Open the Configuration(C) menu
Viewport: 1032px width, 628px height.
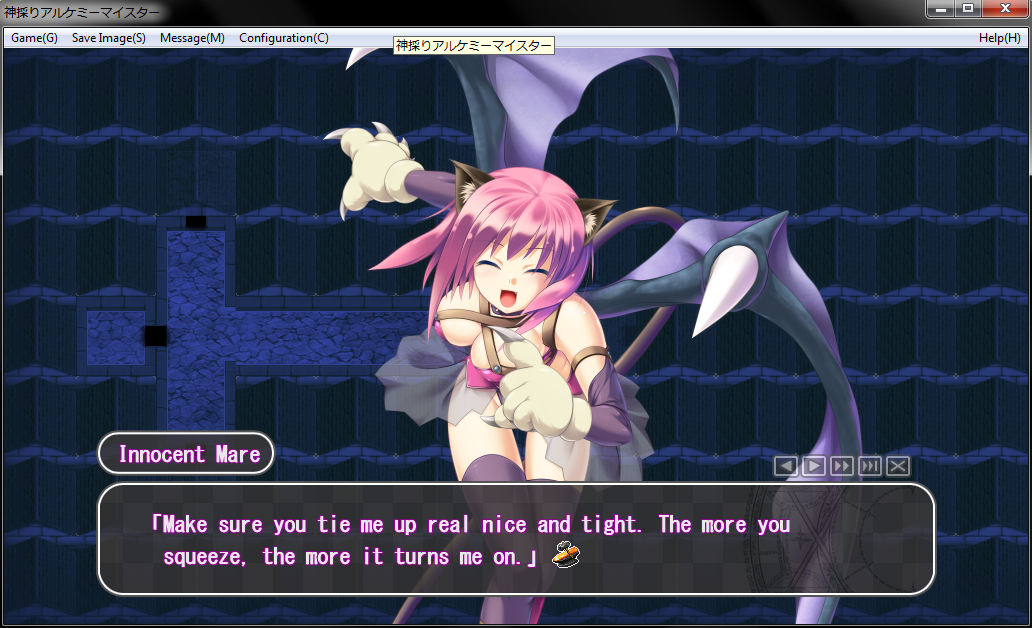click(x=283, y=38)
